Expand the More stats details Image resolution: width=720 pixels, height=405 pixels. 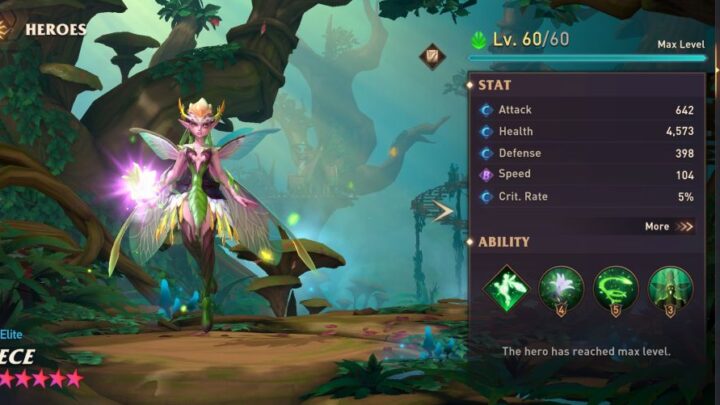tap(669, 226)
